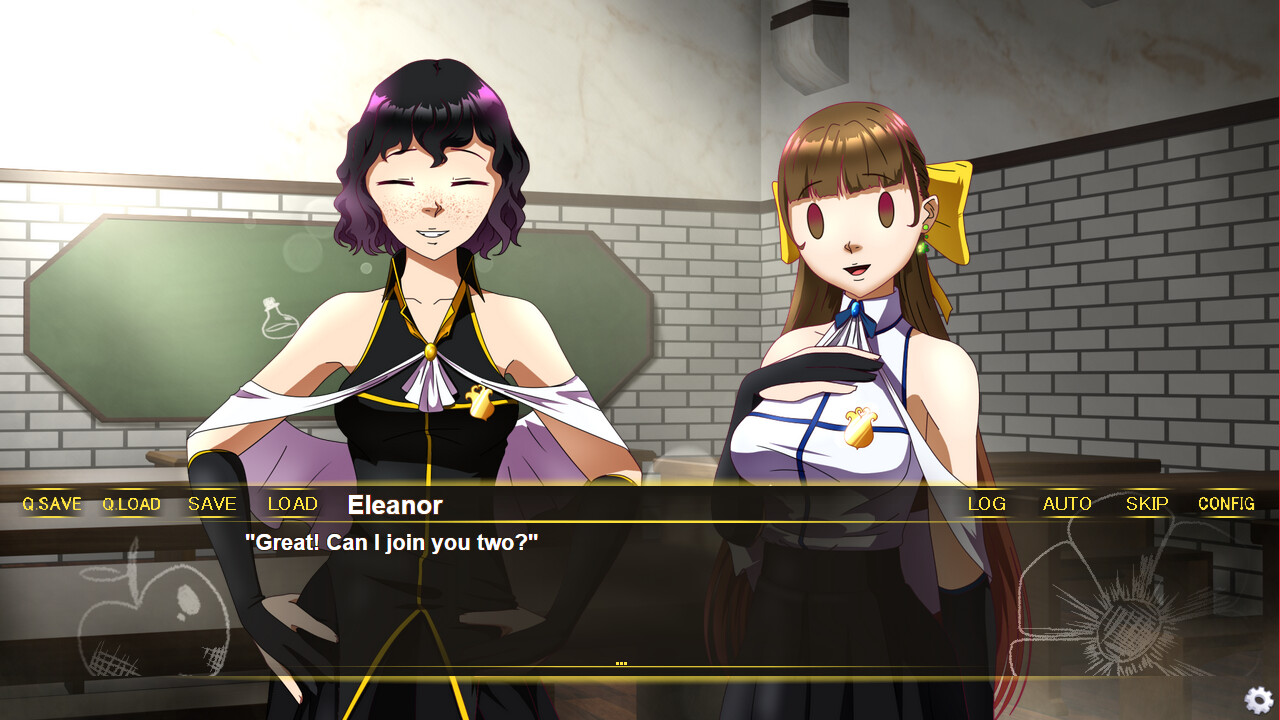Adjust game options through CONFIG
This screenshot has width=1280, height=720.
point(1226,504)
